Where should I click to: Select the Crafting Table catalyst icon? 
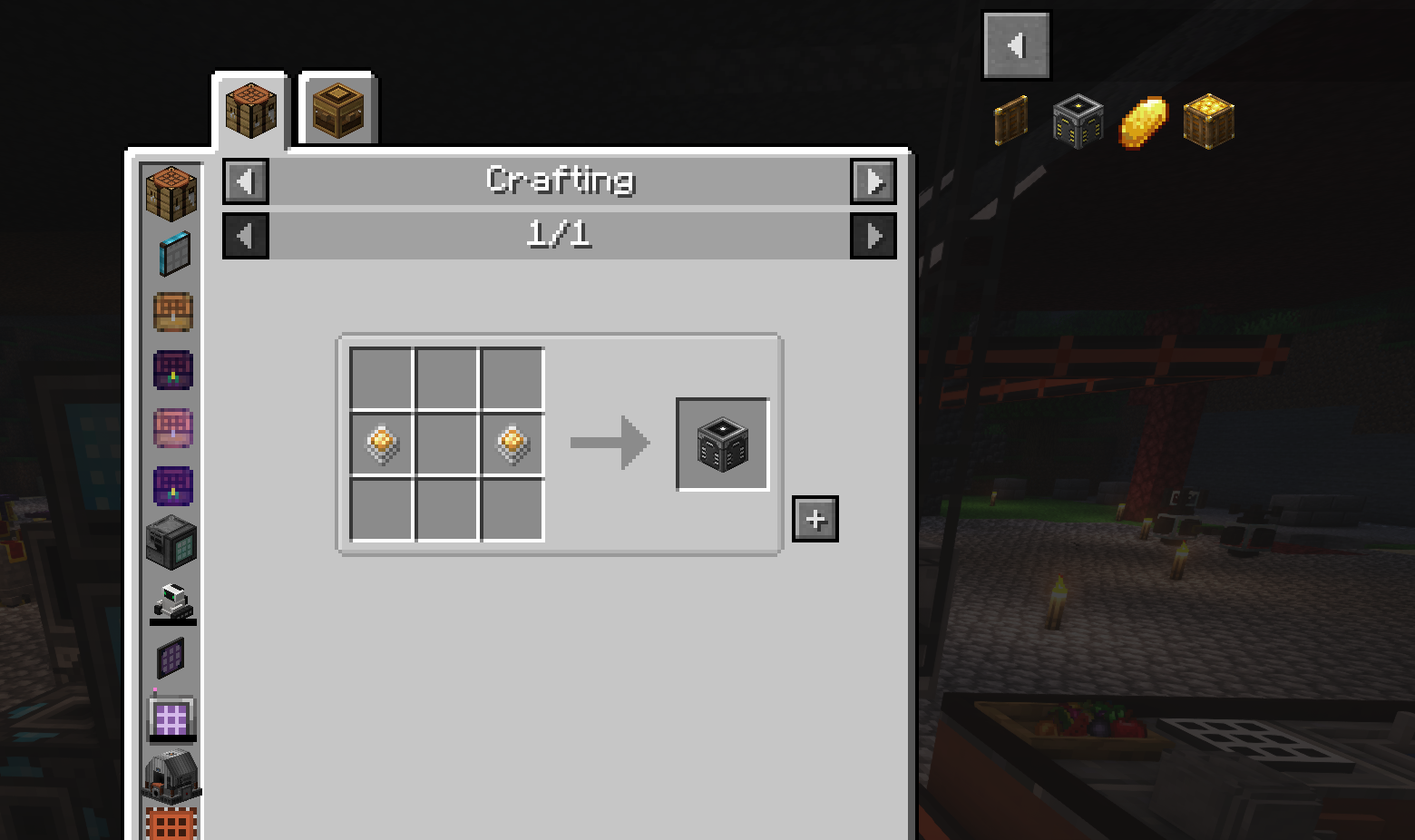coord(172,190)
